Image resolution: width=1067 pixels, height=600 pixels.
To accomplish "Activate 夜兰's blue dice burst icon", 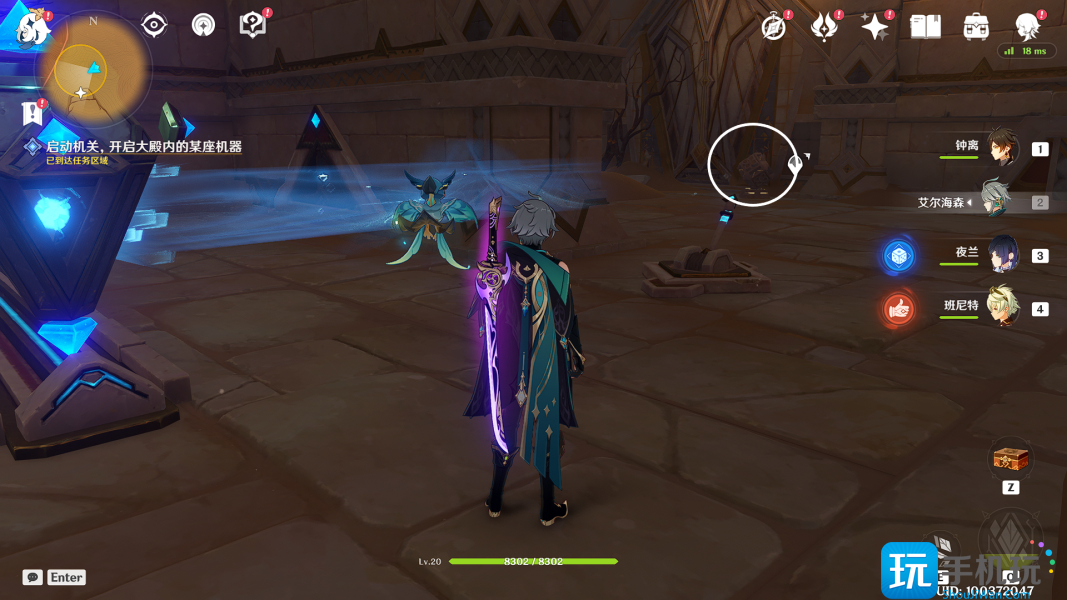I will tap(899, 256).
